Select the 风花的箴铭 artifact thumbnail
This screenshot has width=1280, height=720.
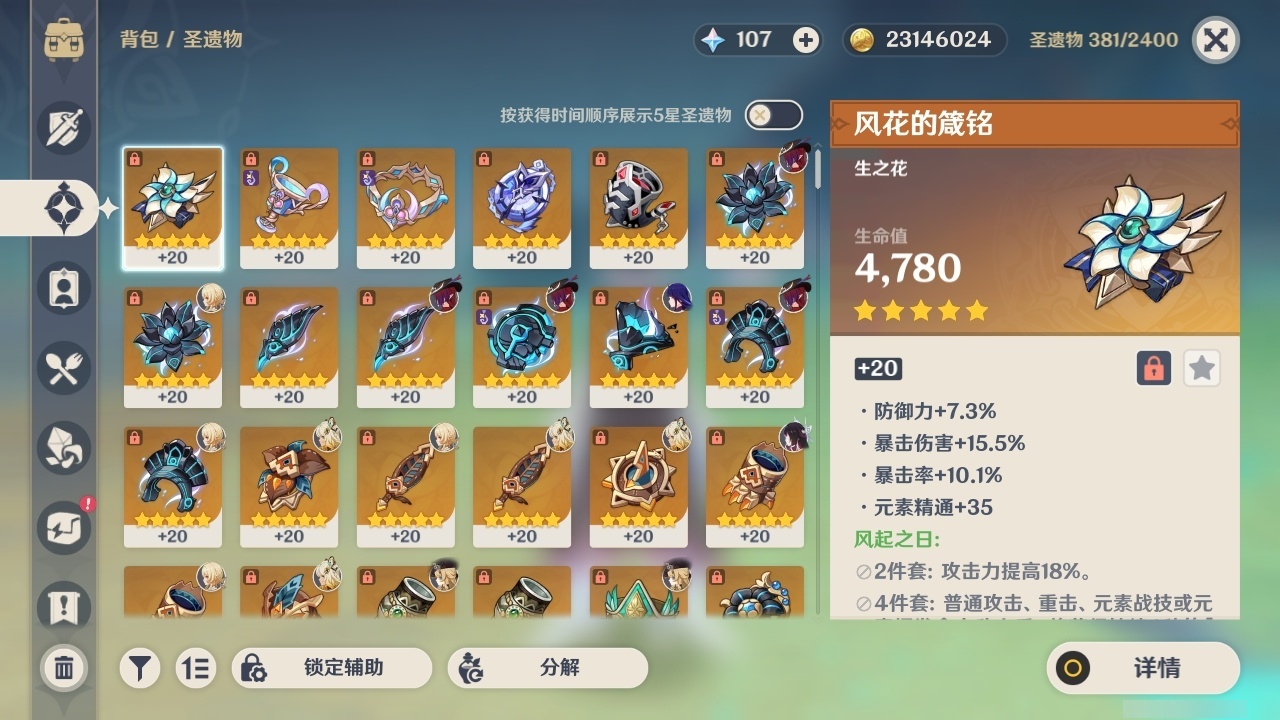pos(173,207)
